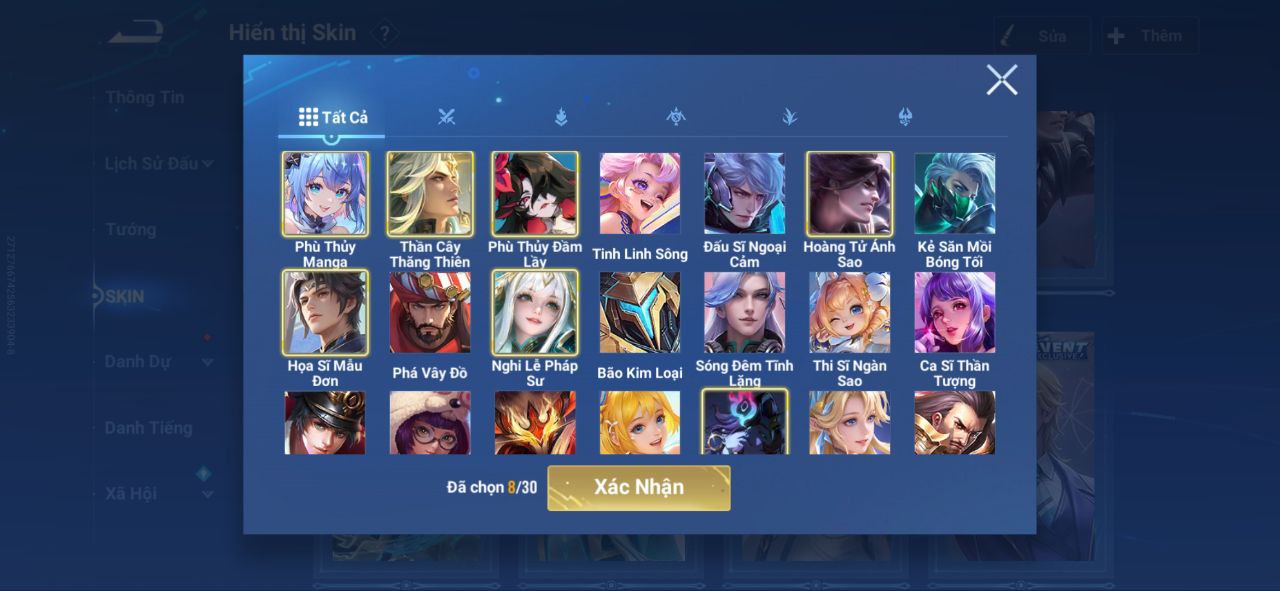Pick the Phù Thủy Đầm Lầy skin
Screen dimensions: 1280x591
(535, 194)
